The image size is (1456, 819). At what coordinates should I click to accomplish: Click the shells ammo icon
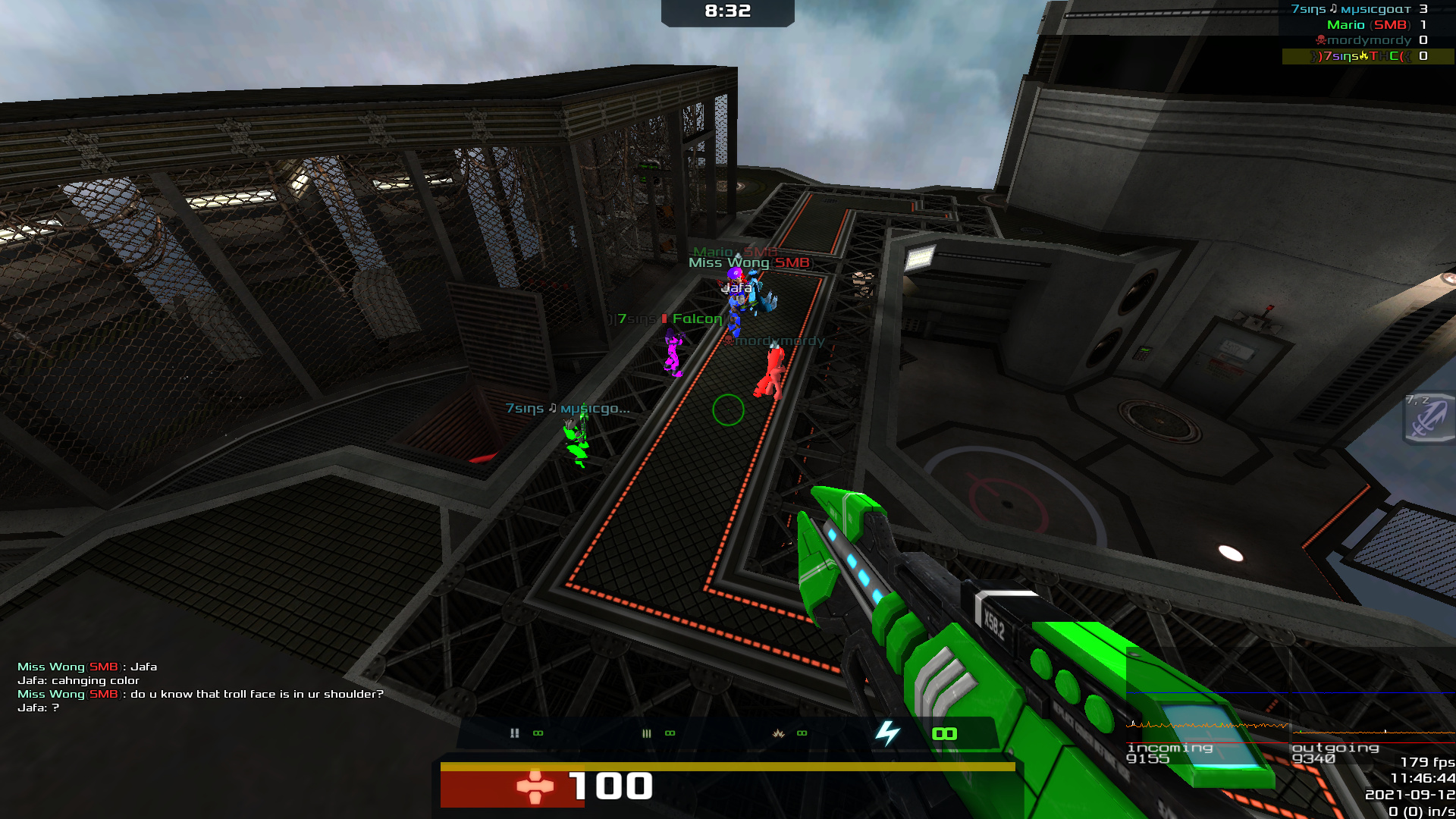tap(515, 733)
